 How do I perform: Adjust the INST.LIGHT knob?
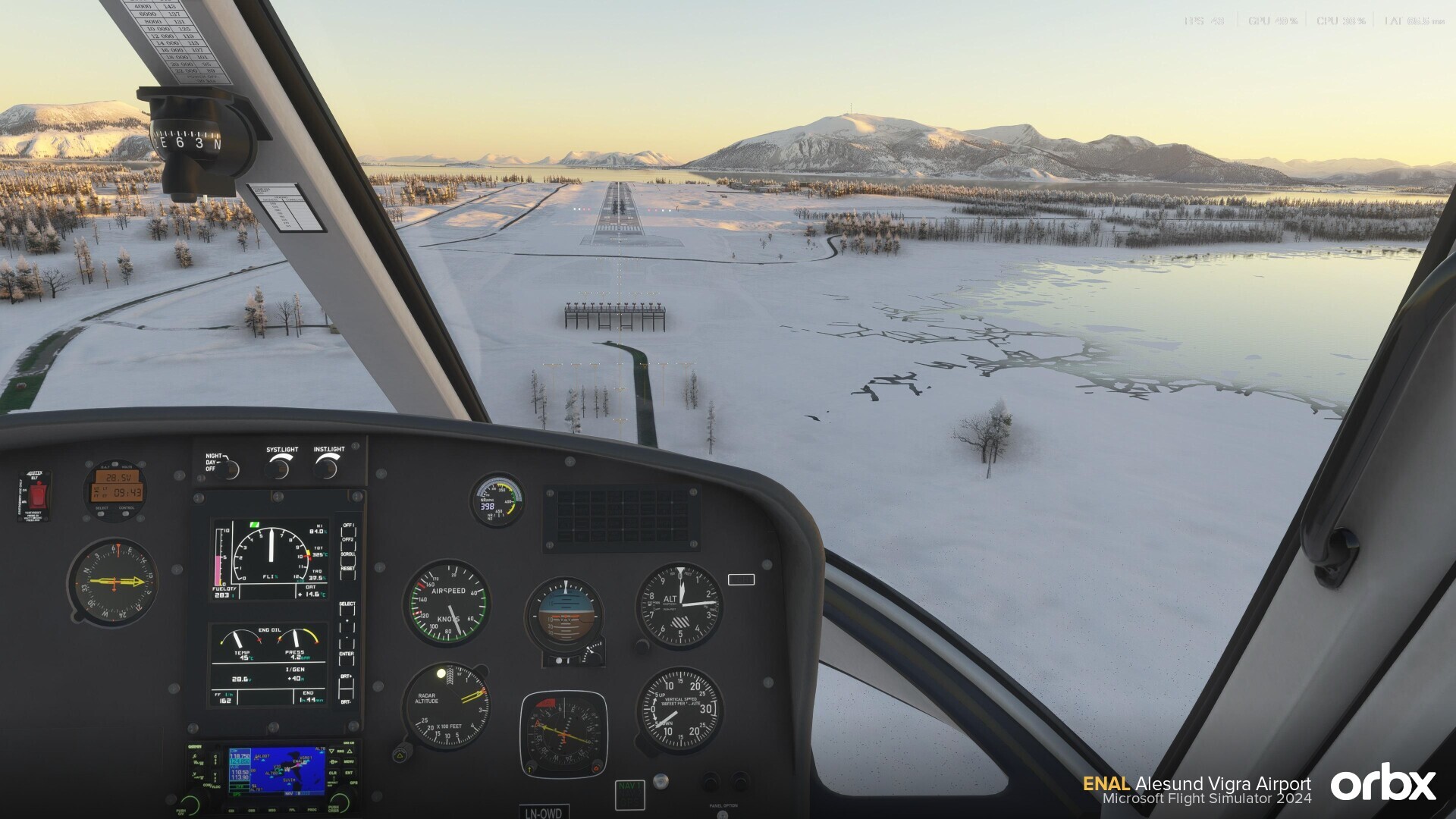[x=328, y=468]
